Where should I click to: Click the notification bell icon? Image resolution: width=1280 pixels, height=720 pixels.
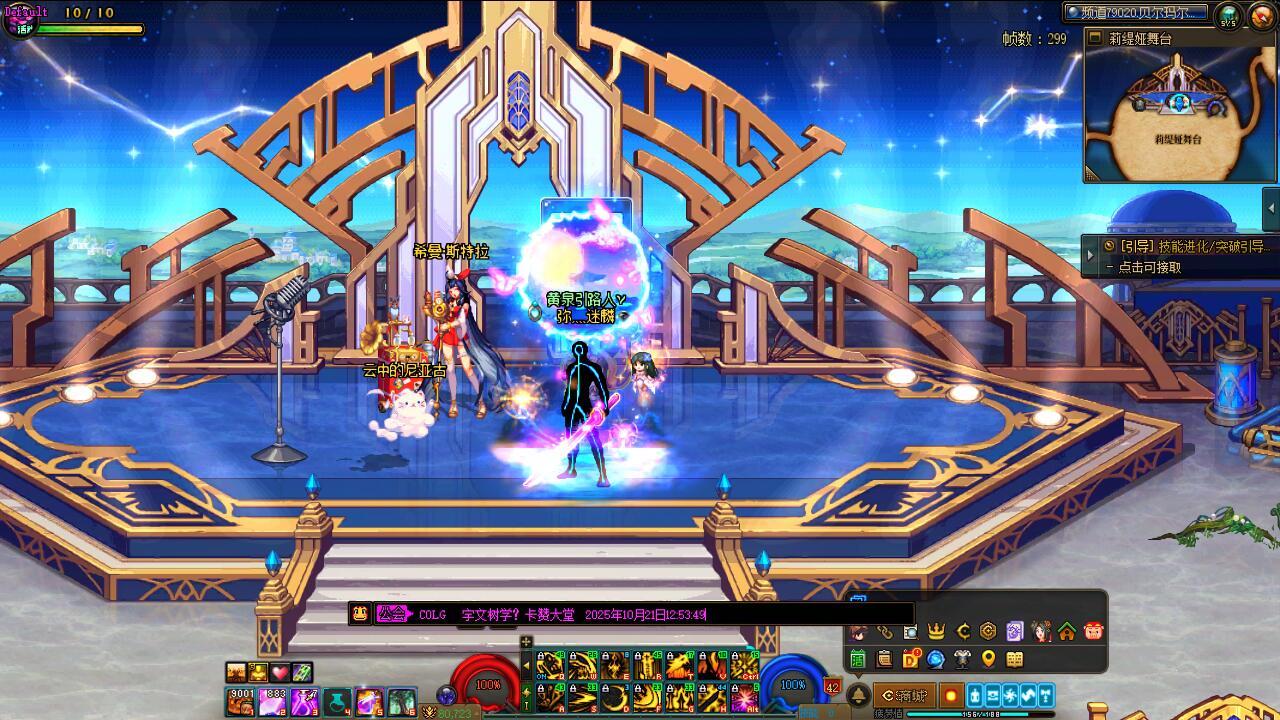click(858, 696)
